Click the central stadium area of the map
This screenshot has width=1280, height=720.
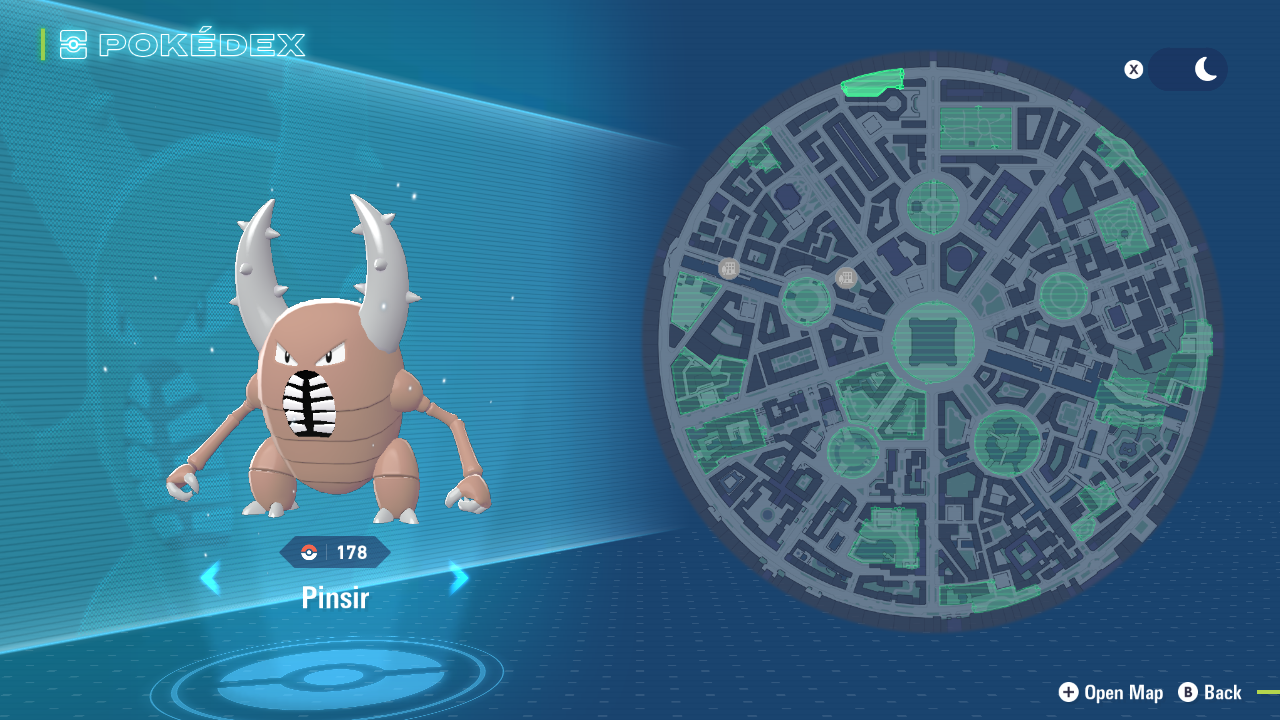935,343
